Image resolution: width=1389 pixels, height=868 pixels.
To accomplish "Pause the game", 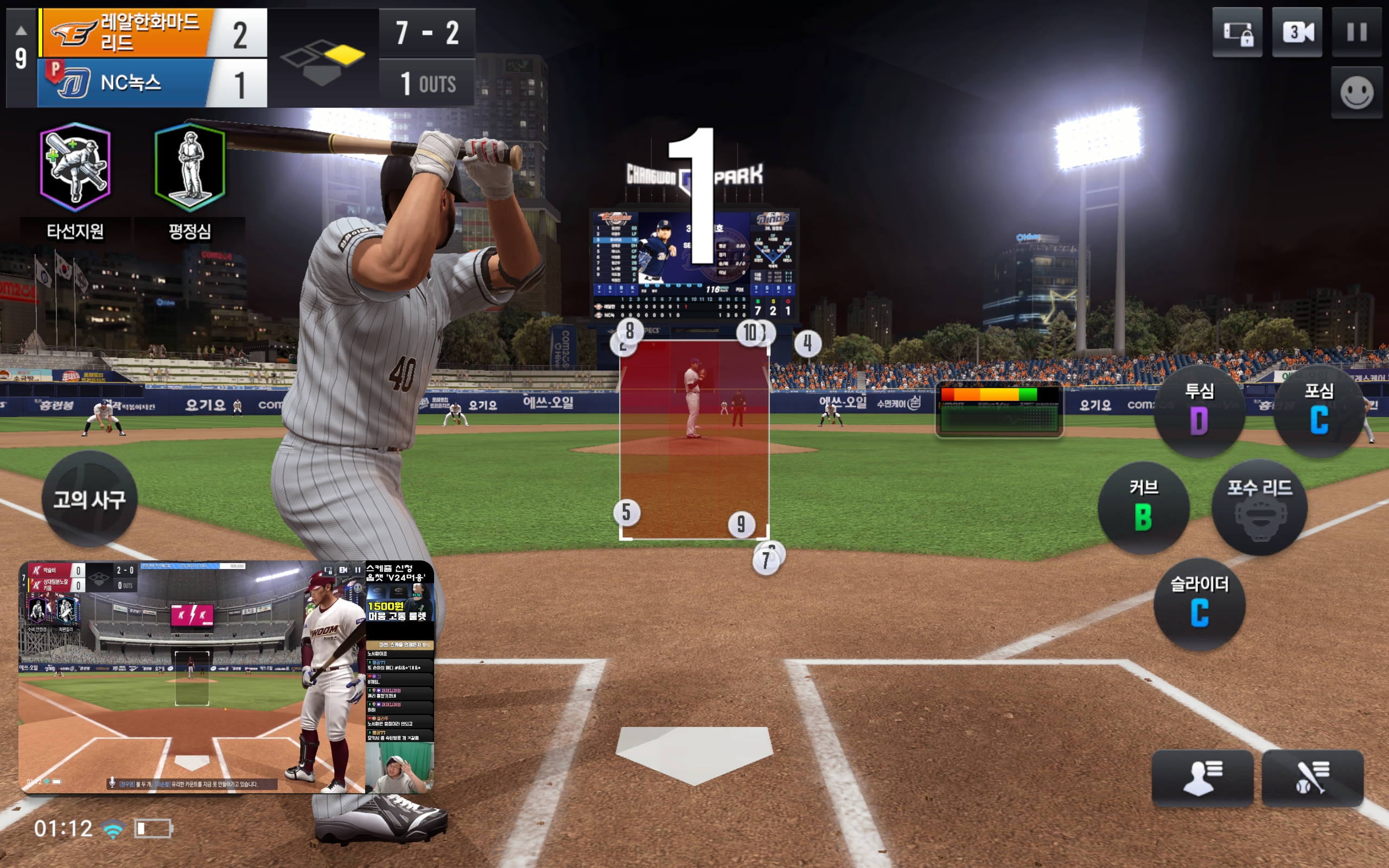I will pos(1356,32).
